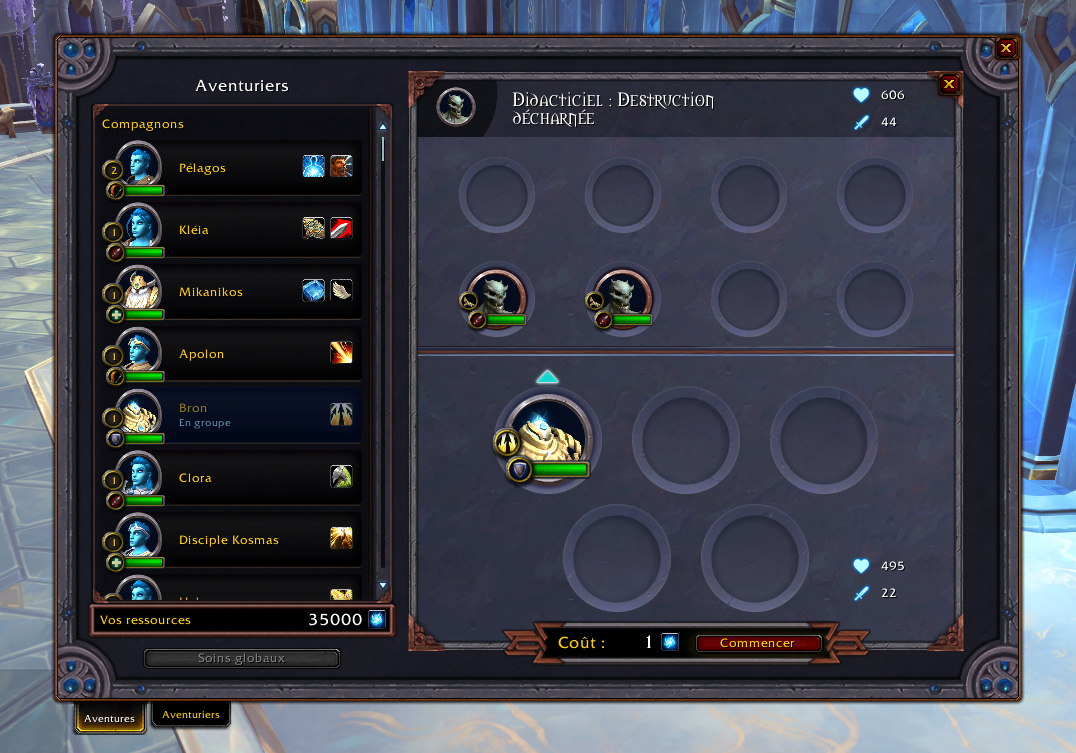The width and height of the screenshot is (1076, 753).
Task: Select Pélagos in the companions list
Action: (x=230, y=168)
